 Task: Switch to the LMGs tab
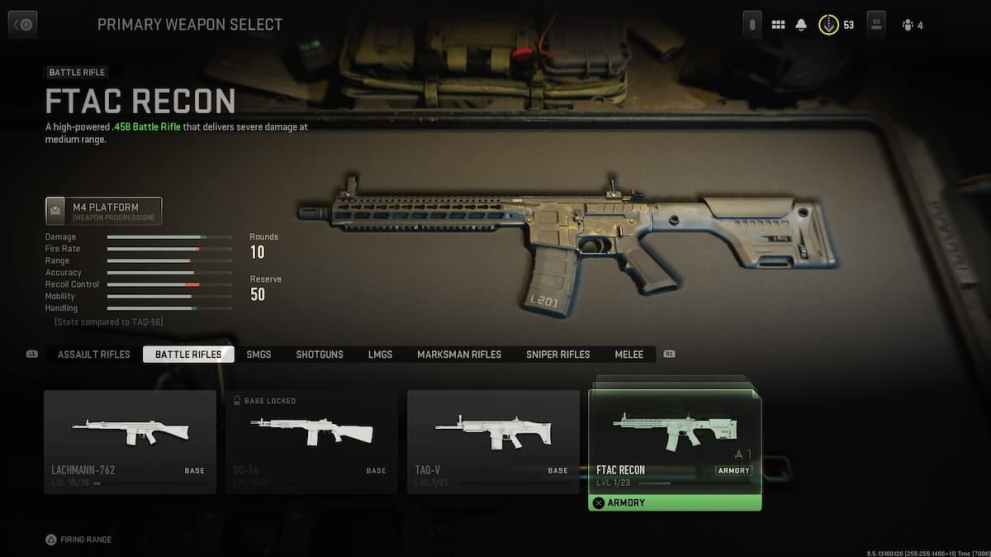380,355
